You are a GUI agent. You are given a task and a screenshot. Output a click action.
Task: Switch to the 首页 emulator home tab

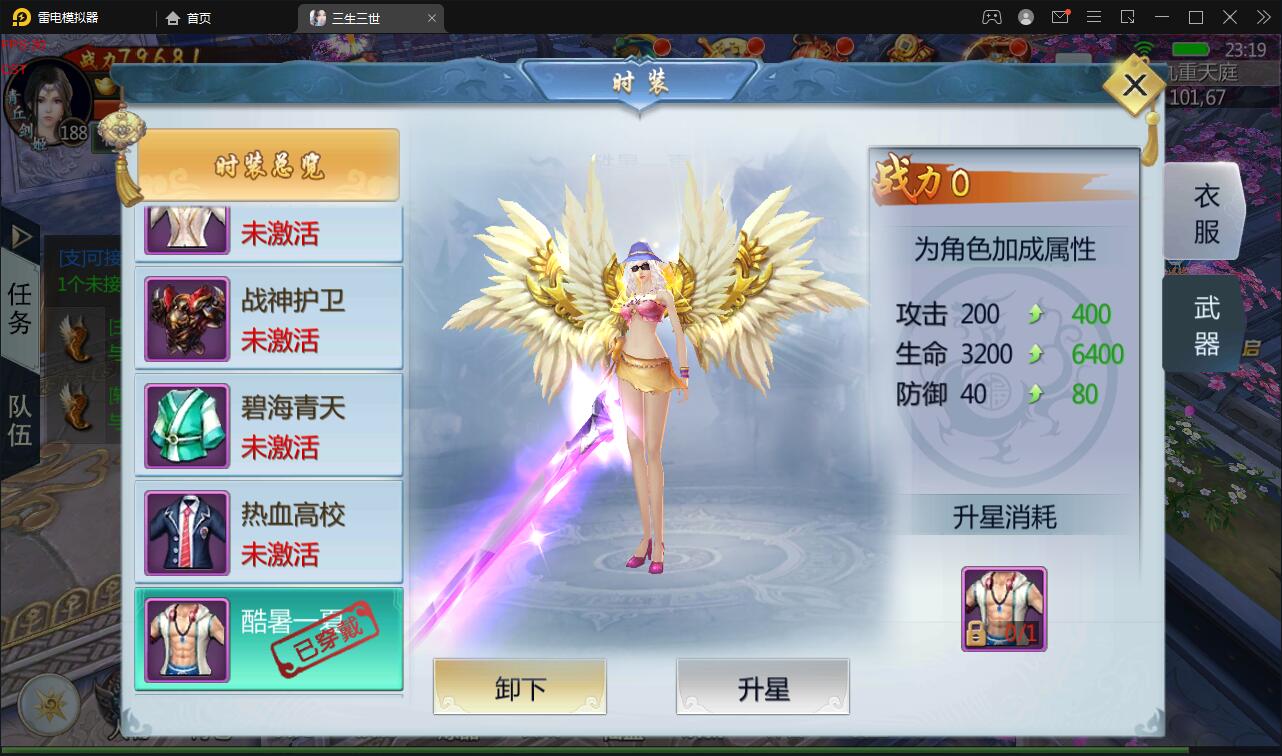189,18
